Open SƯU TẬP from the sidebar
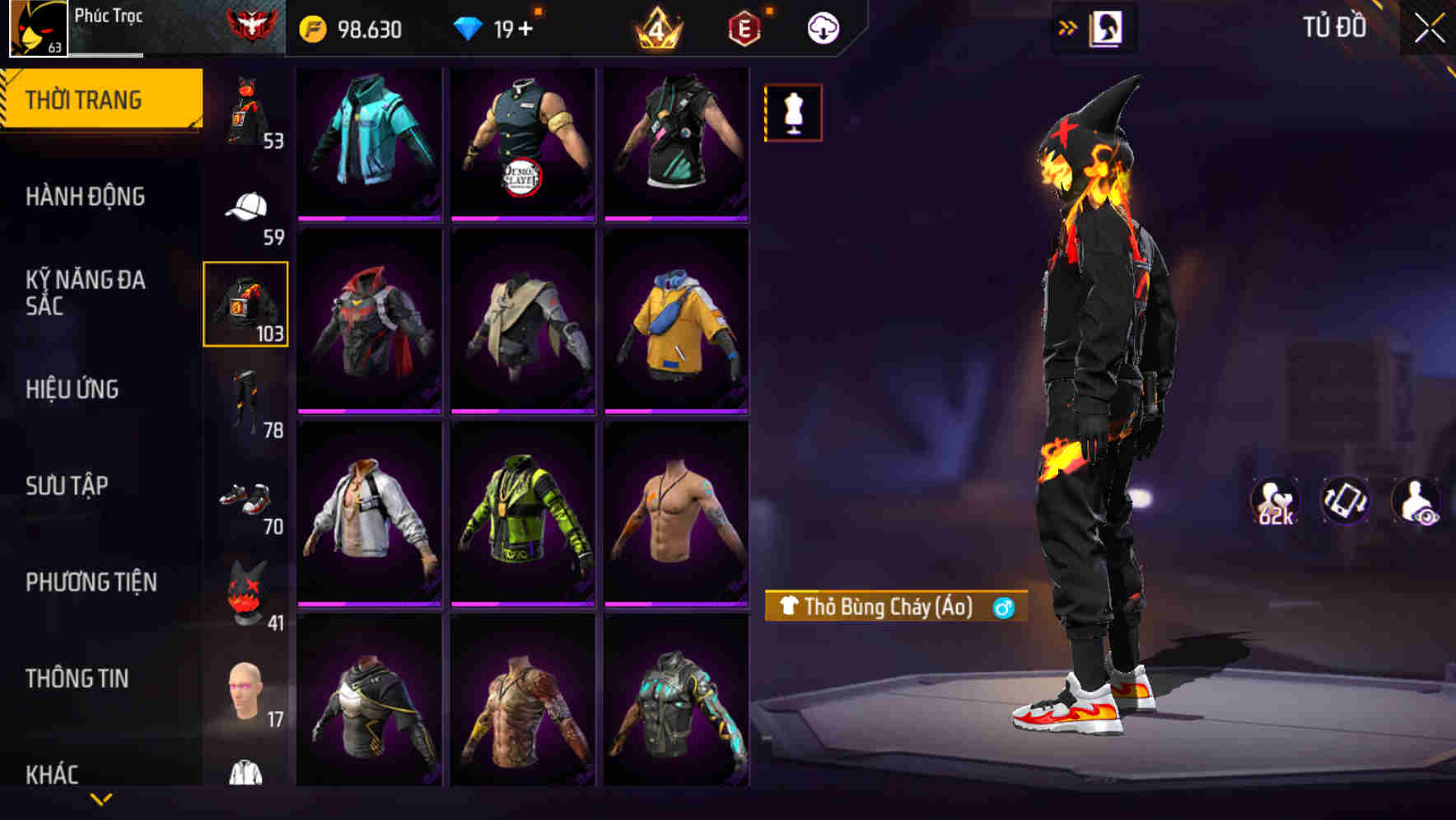Image resolution: width=1456 pixels, height=820 pixels. point(68,486)
